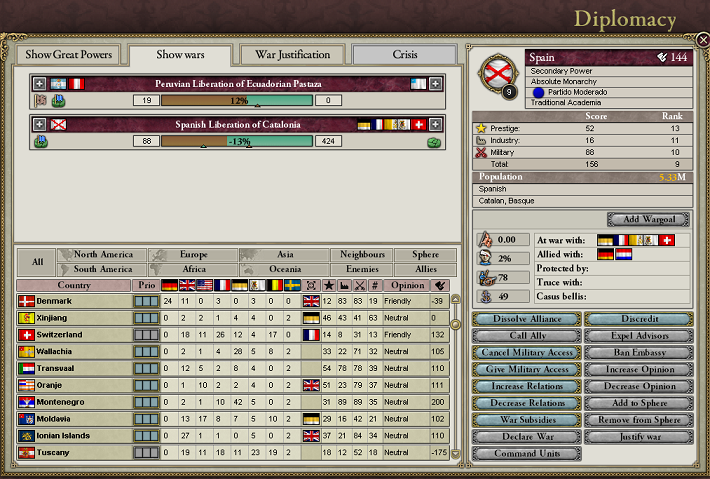The width and height of the screenshot is (710, 479).
Task: Show only Neighbours in the list
Action: coord(360,255)
